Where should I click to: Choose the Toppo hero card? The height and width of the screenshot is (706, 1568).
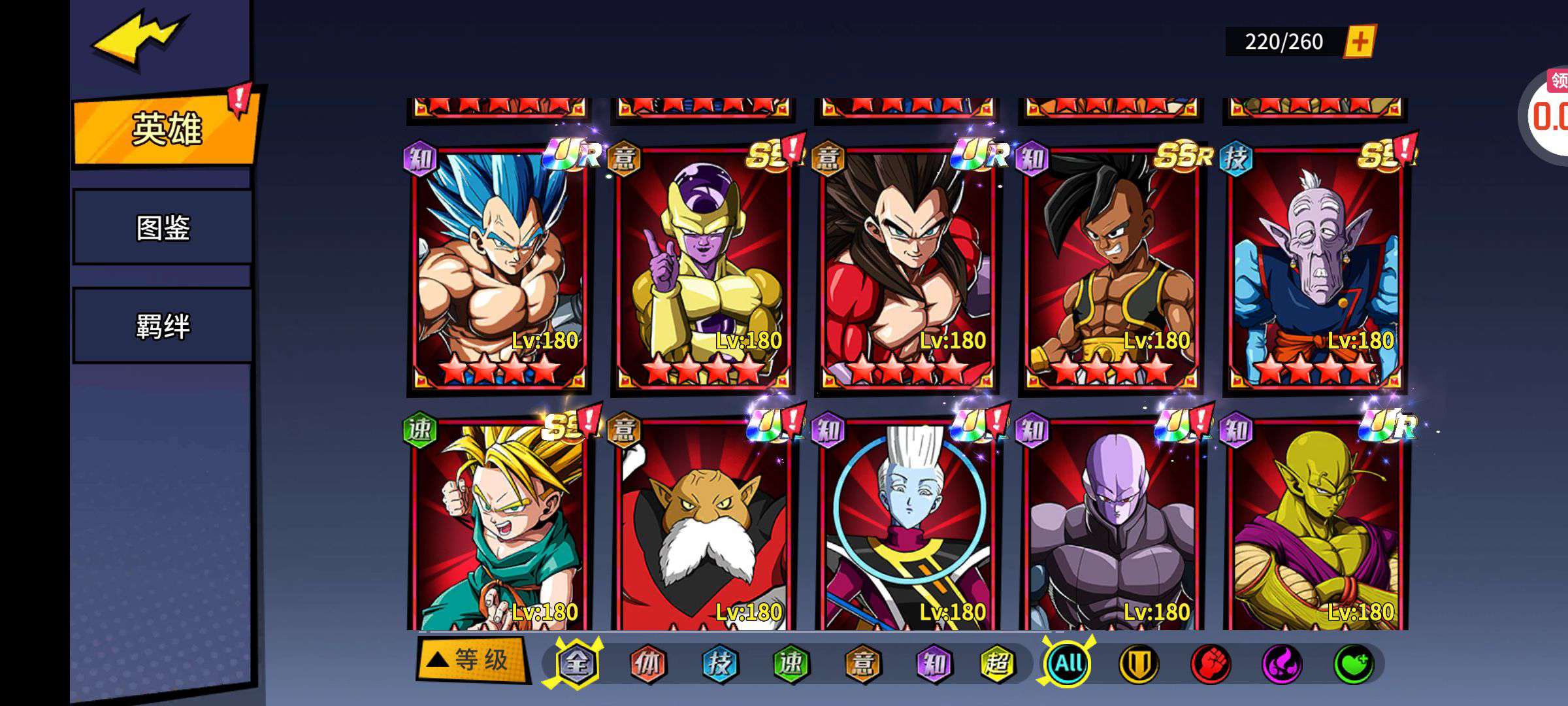coord(703,529)
